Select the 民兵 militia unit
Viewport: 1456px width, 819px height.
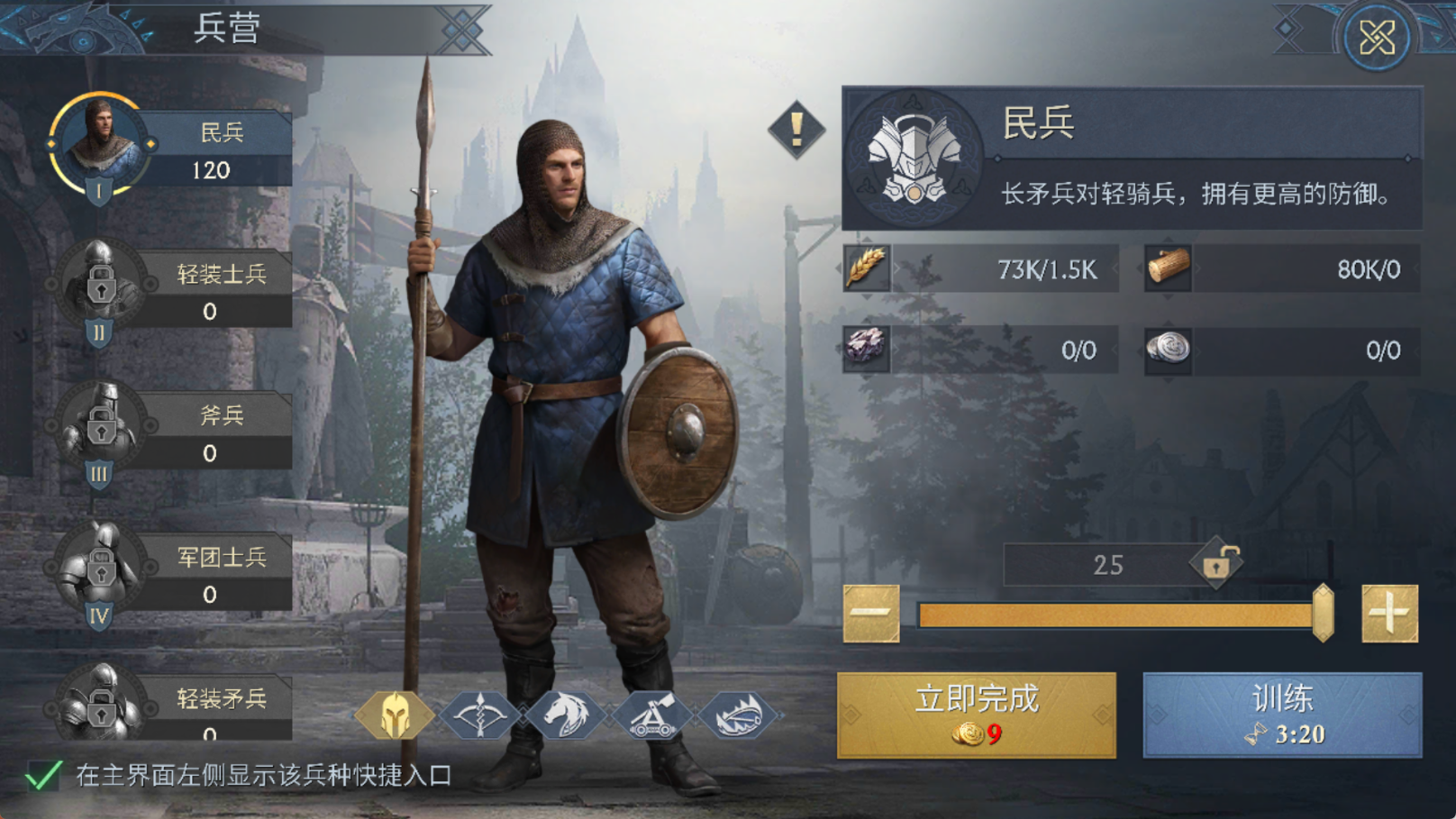[x=171, y=150]
